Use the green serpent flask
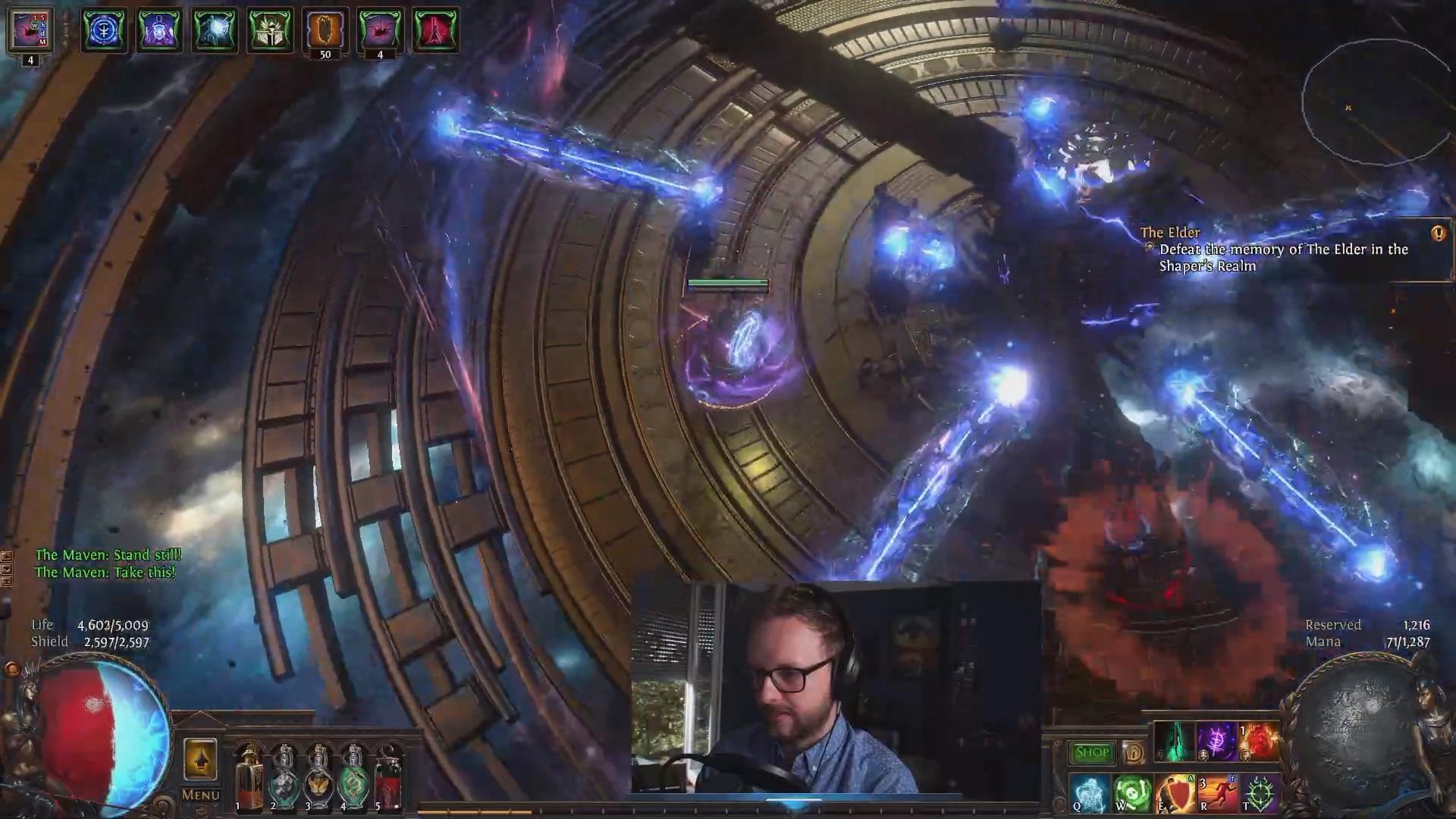The image size is (1456, 819). pos(353,777)
